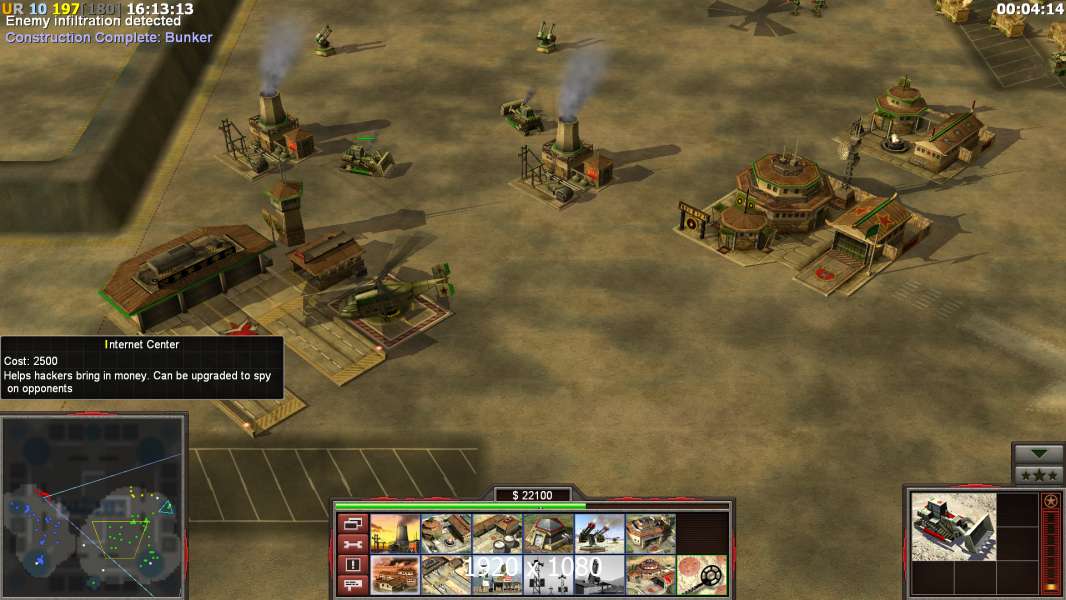The width and height of the screenshot is (1066, 600).
Task: Build a Nuclear Reactor from the command bar
Action: point(395,533)
